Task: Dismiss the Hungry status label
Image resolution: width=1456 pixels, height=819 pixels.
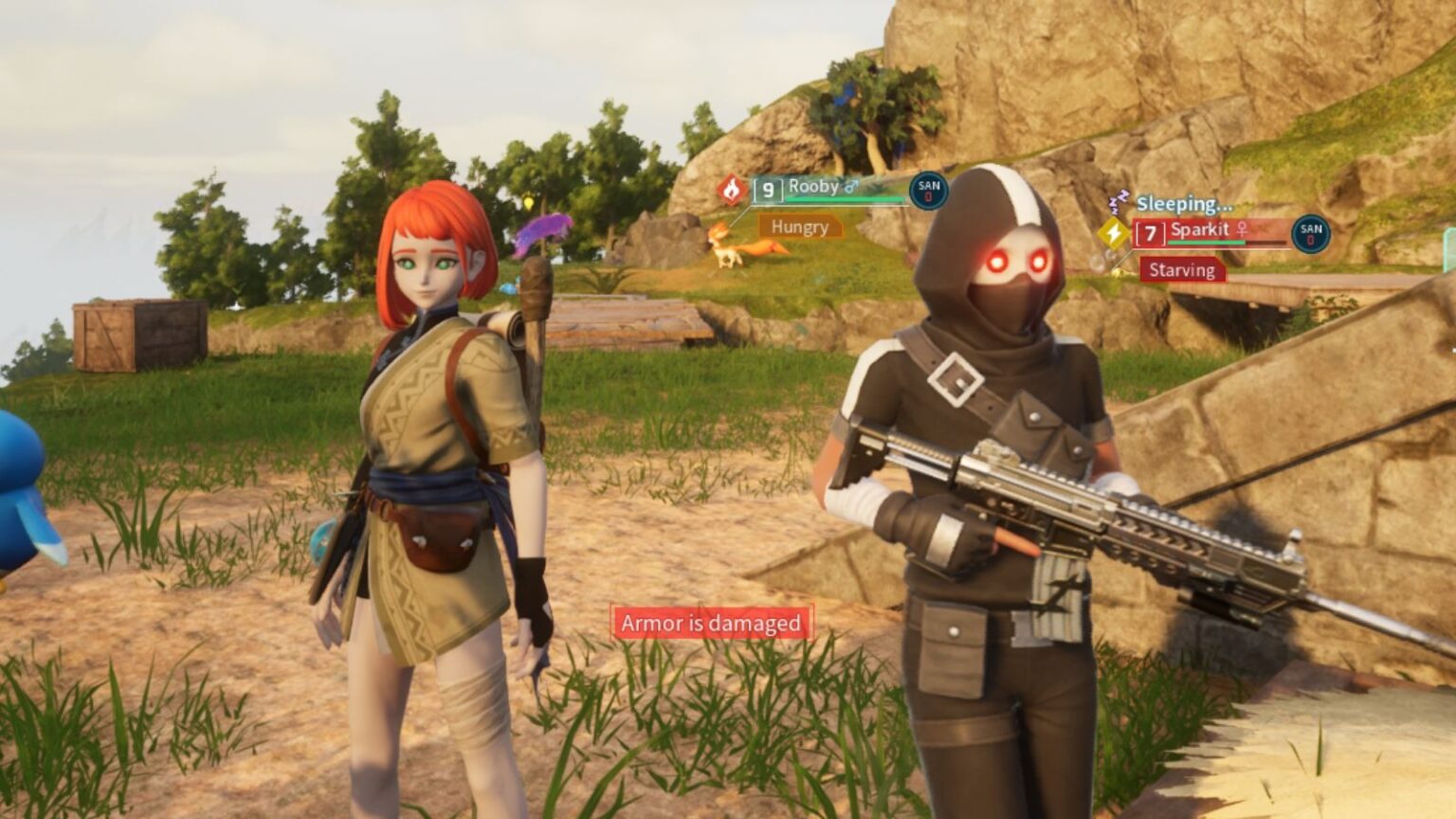Action: click(799, 227)
